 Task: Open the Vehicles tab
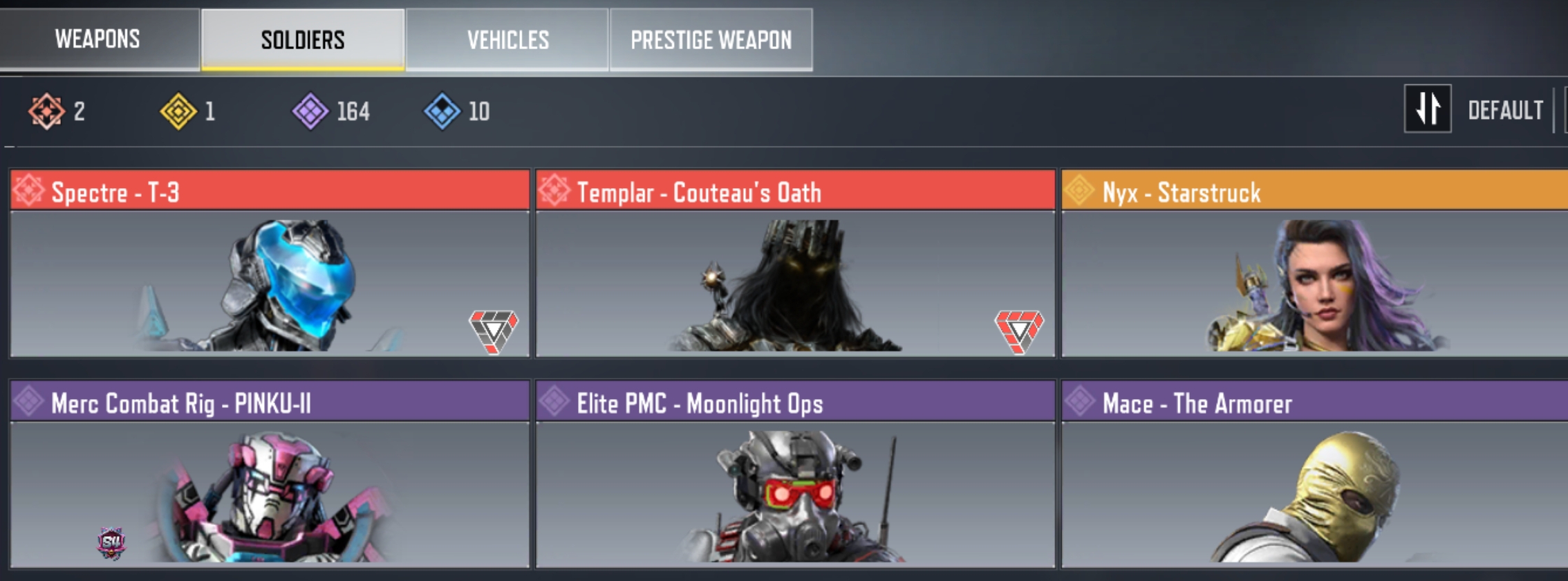(x=507, y=39)
